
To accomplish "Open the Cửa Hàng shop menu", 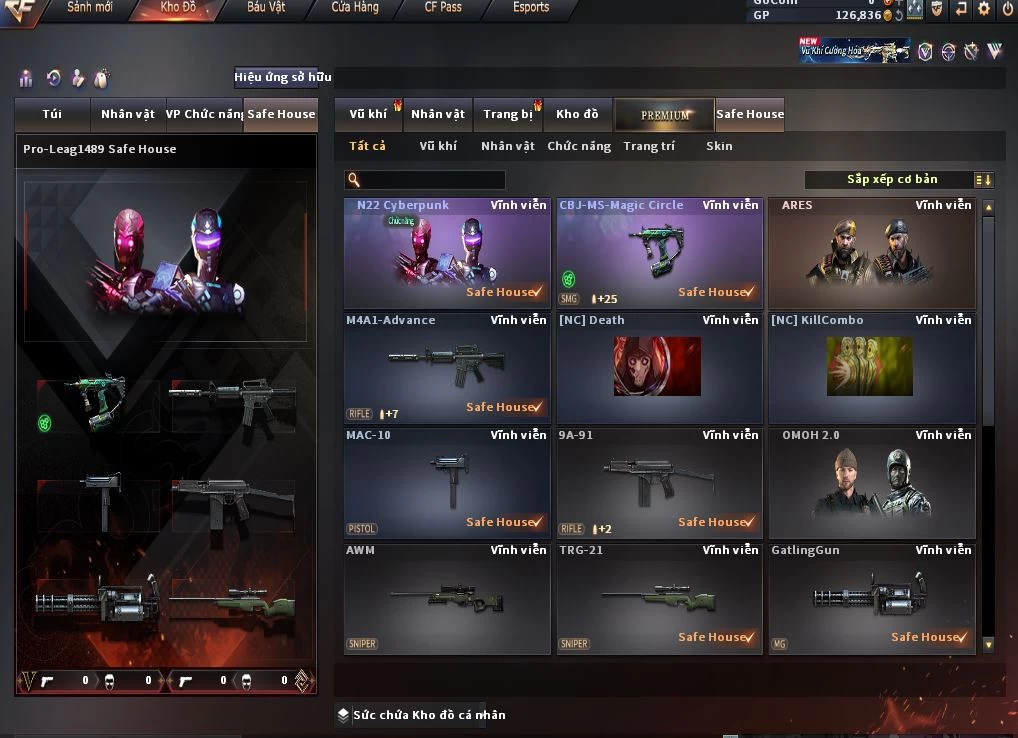I will click(355, 8).
